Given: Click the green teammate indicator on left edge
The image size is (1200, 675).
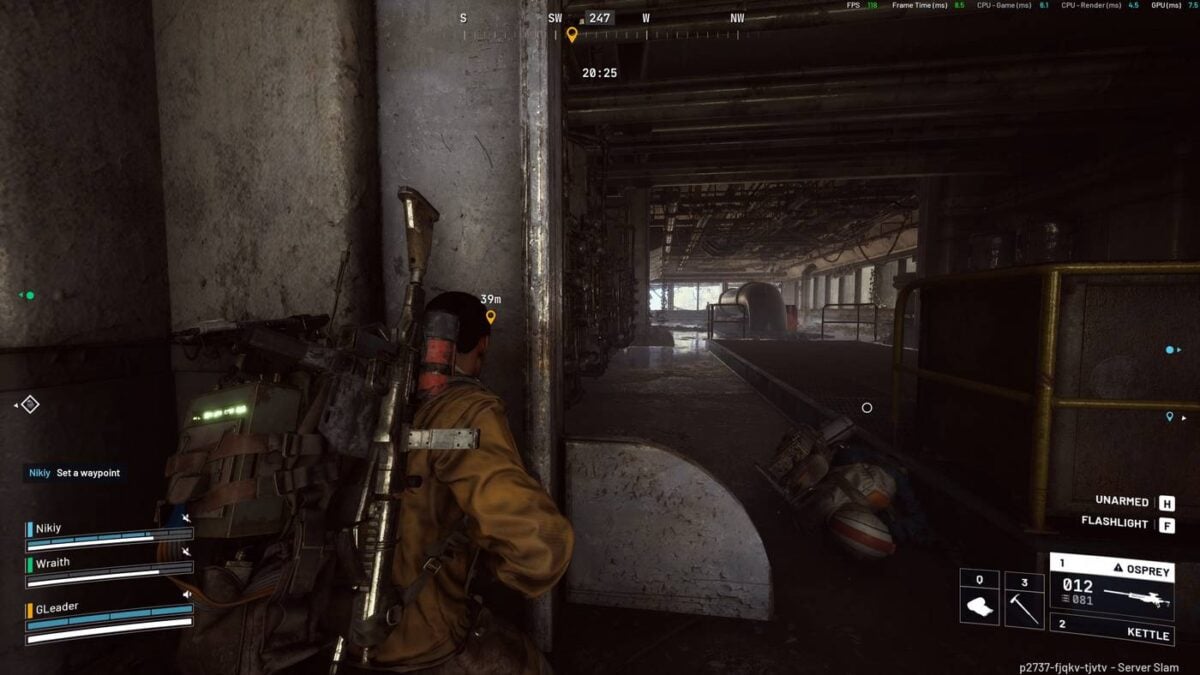Looking at the screenshot, I should click(x=29, y=295).
